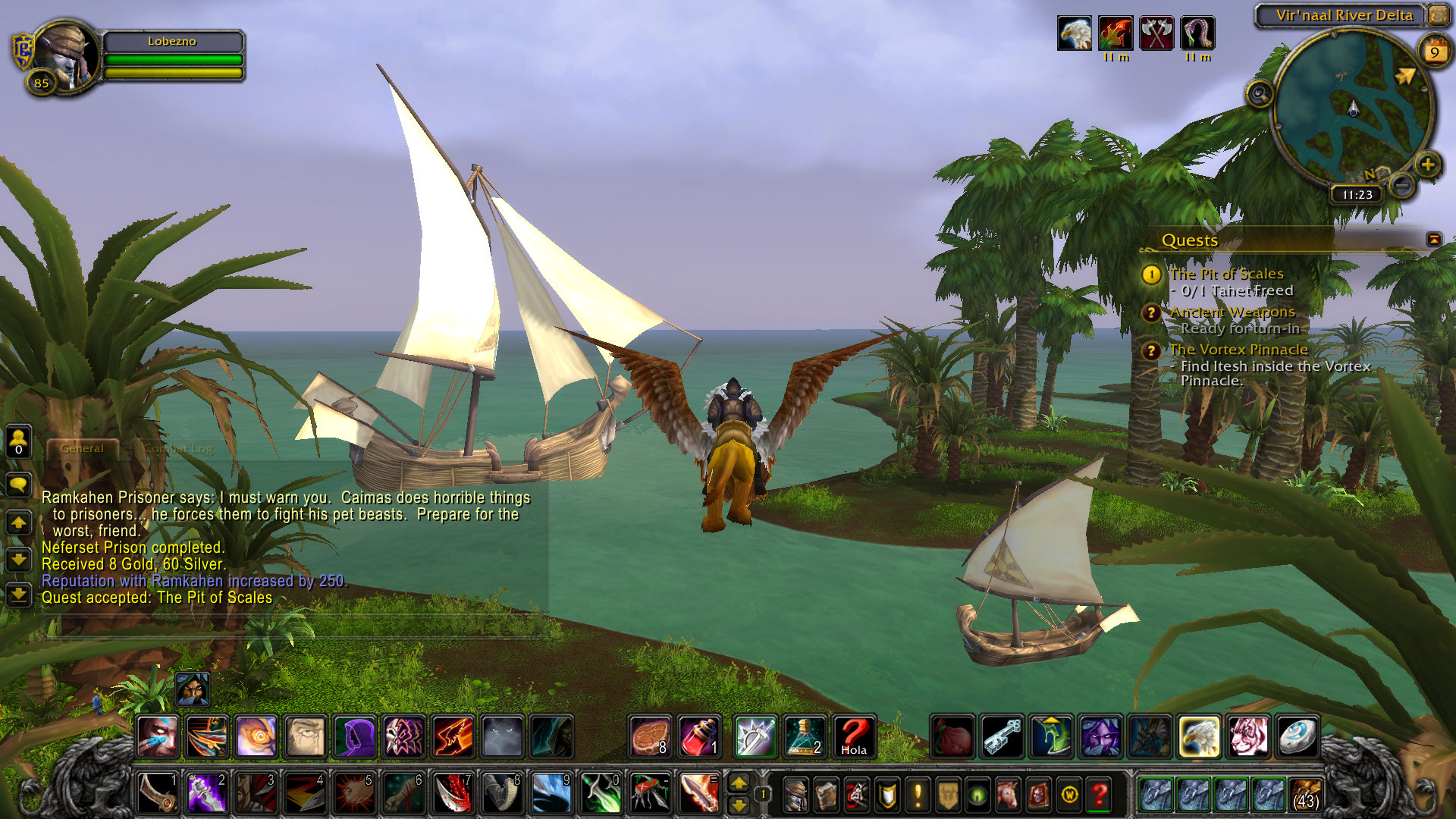The image size is (1456, 819).
Task: Select The Pit of Scales quest in tracker
Action: 1225,274
